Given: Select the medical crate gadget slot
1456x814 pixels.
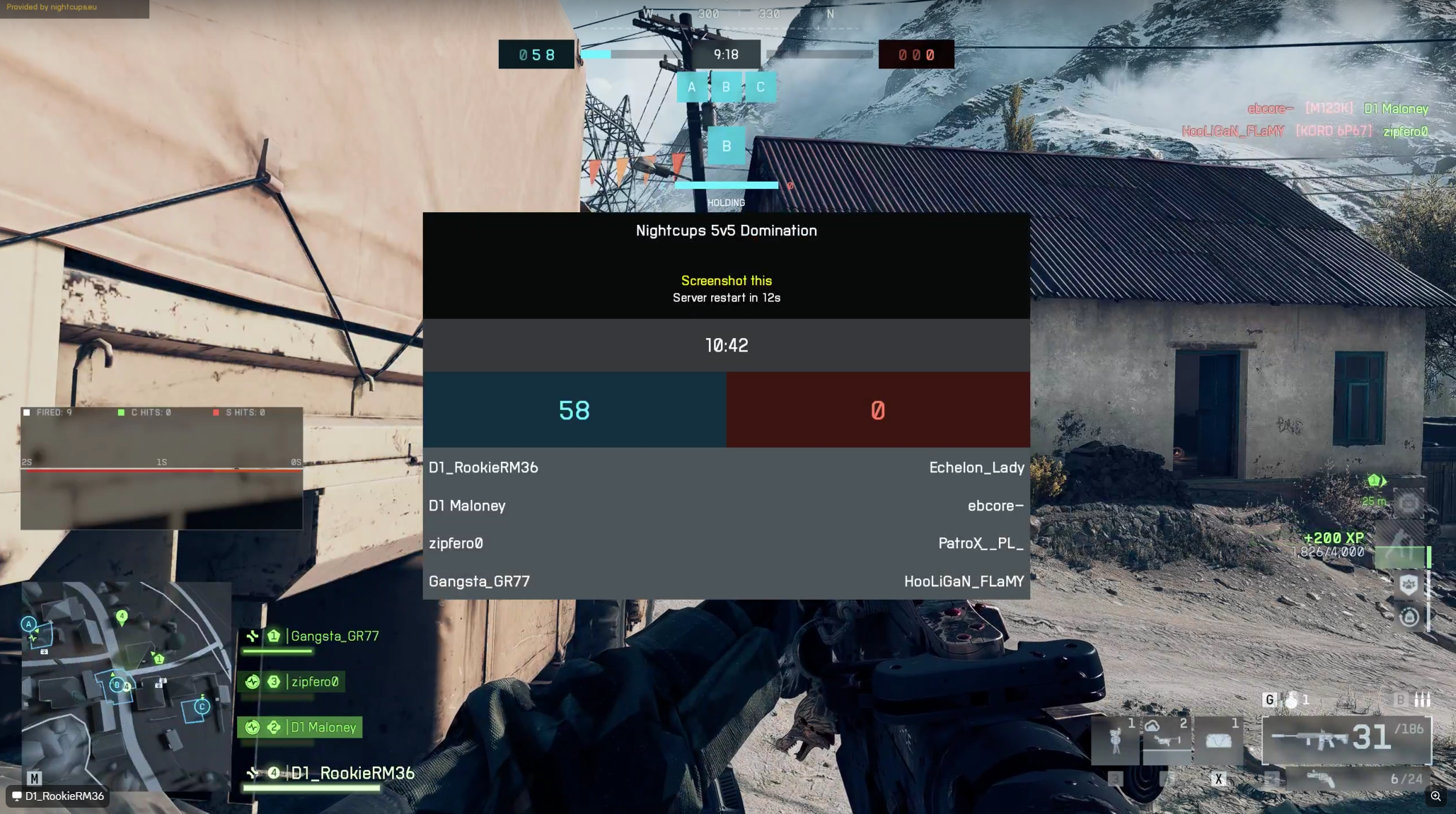Looking at the screenshot, I should point(1218,740).
